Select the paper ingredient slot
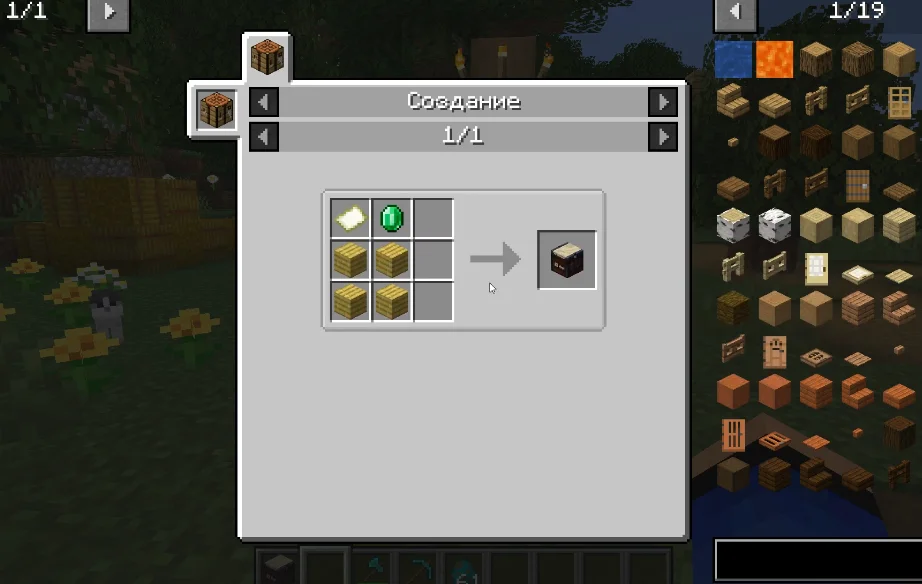Image resolution: width=922 pixels, height=584 pixels. tap(351, 218)
